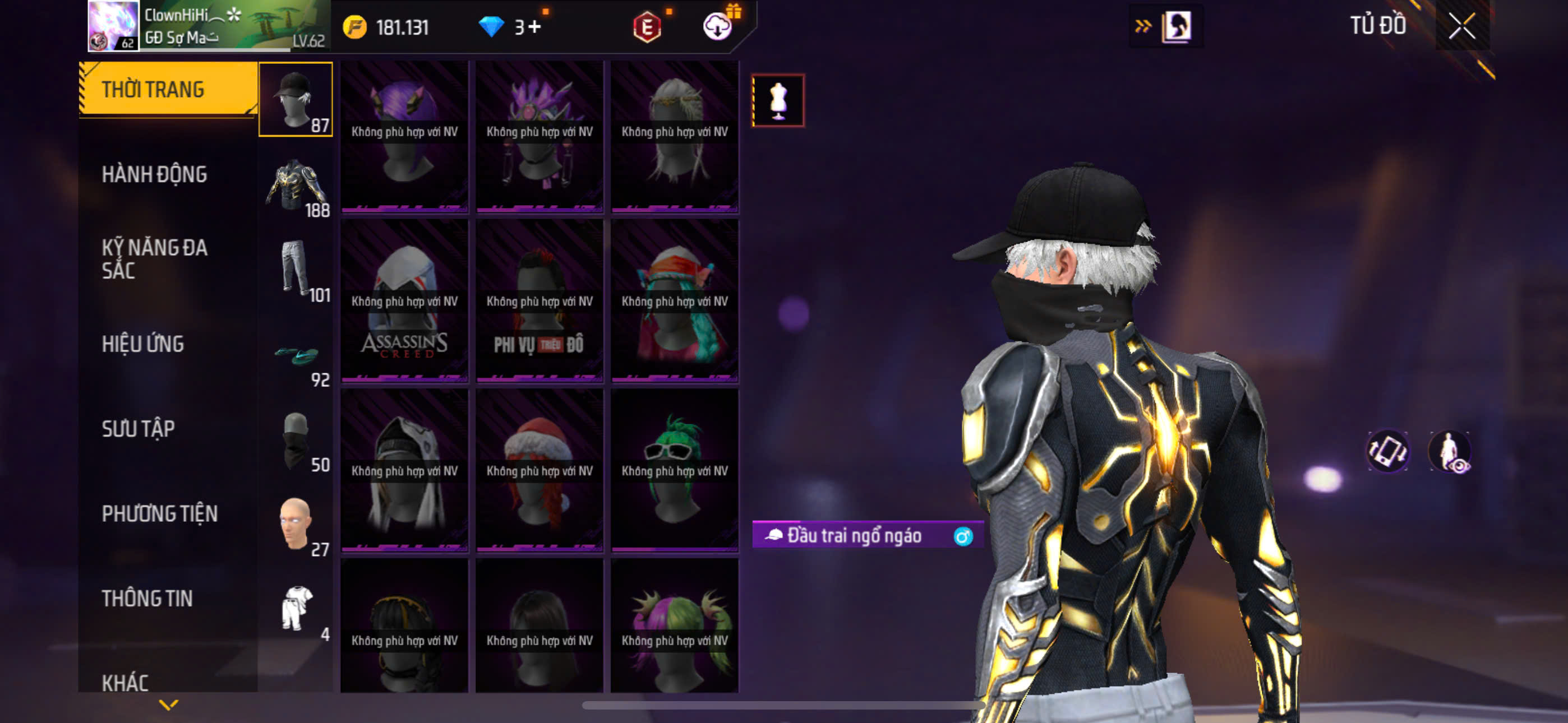Switch to the Phương Tiện tab
Screen dimensions: 1568x723
[x=159, y=513]
